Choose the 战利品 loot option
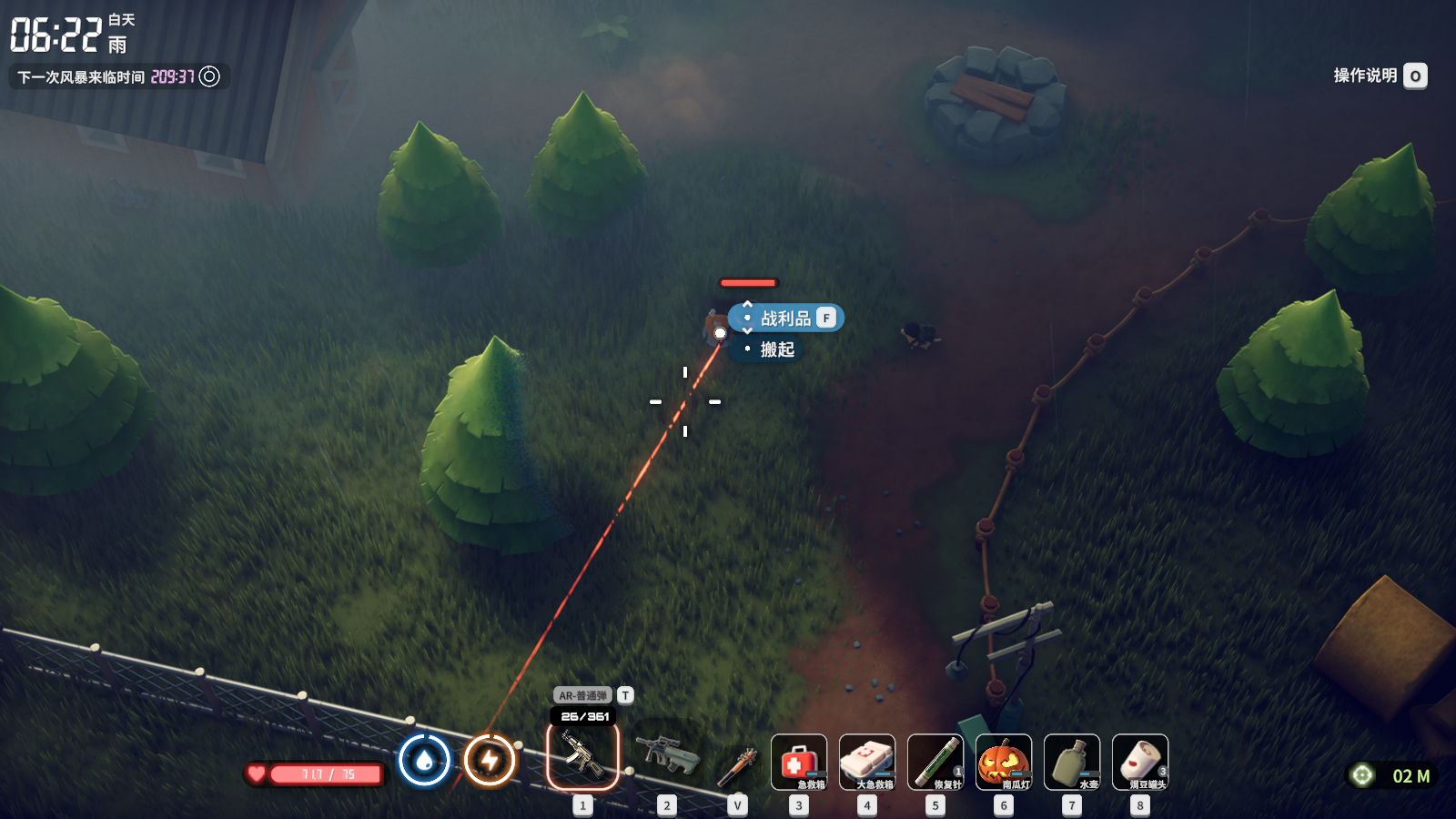The height and width of the screenshot is (819, 1456). [x=786, y=318]
